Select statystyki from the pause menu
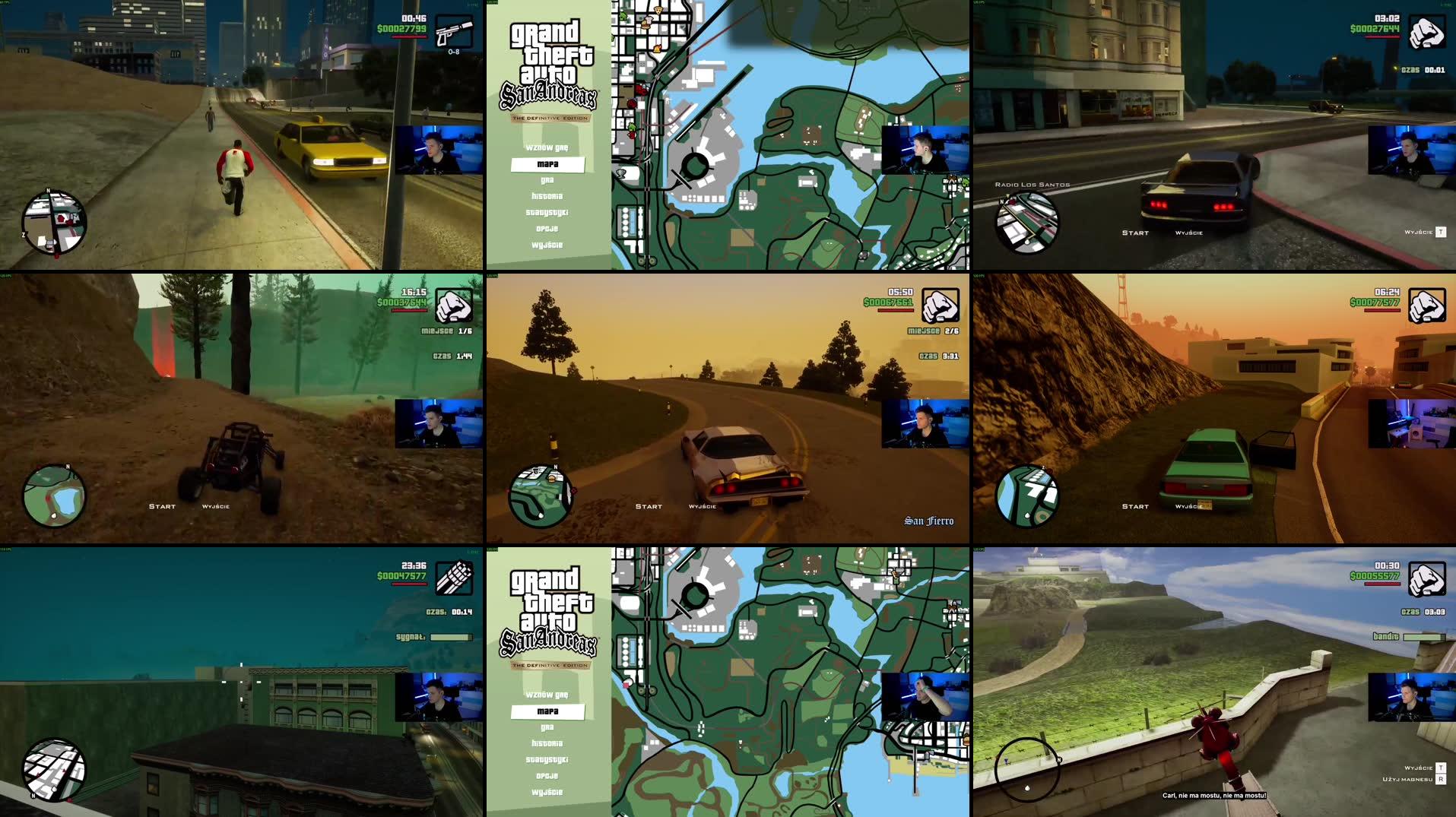The image size is (1456, 817). click(548, 213)
